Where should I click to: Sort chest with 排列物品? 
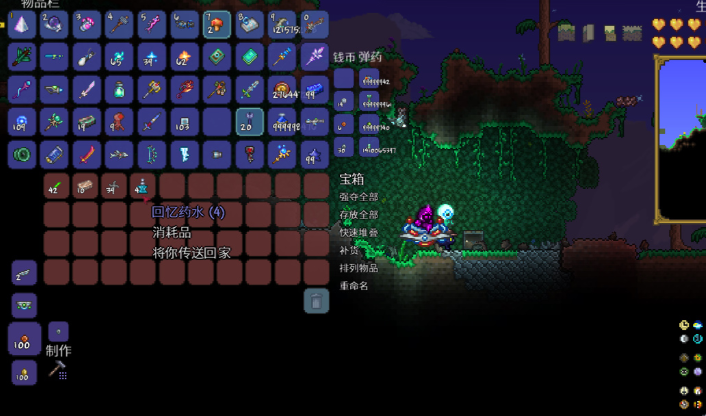coord(359,268)
